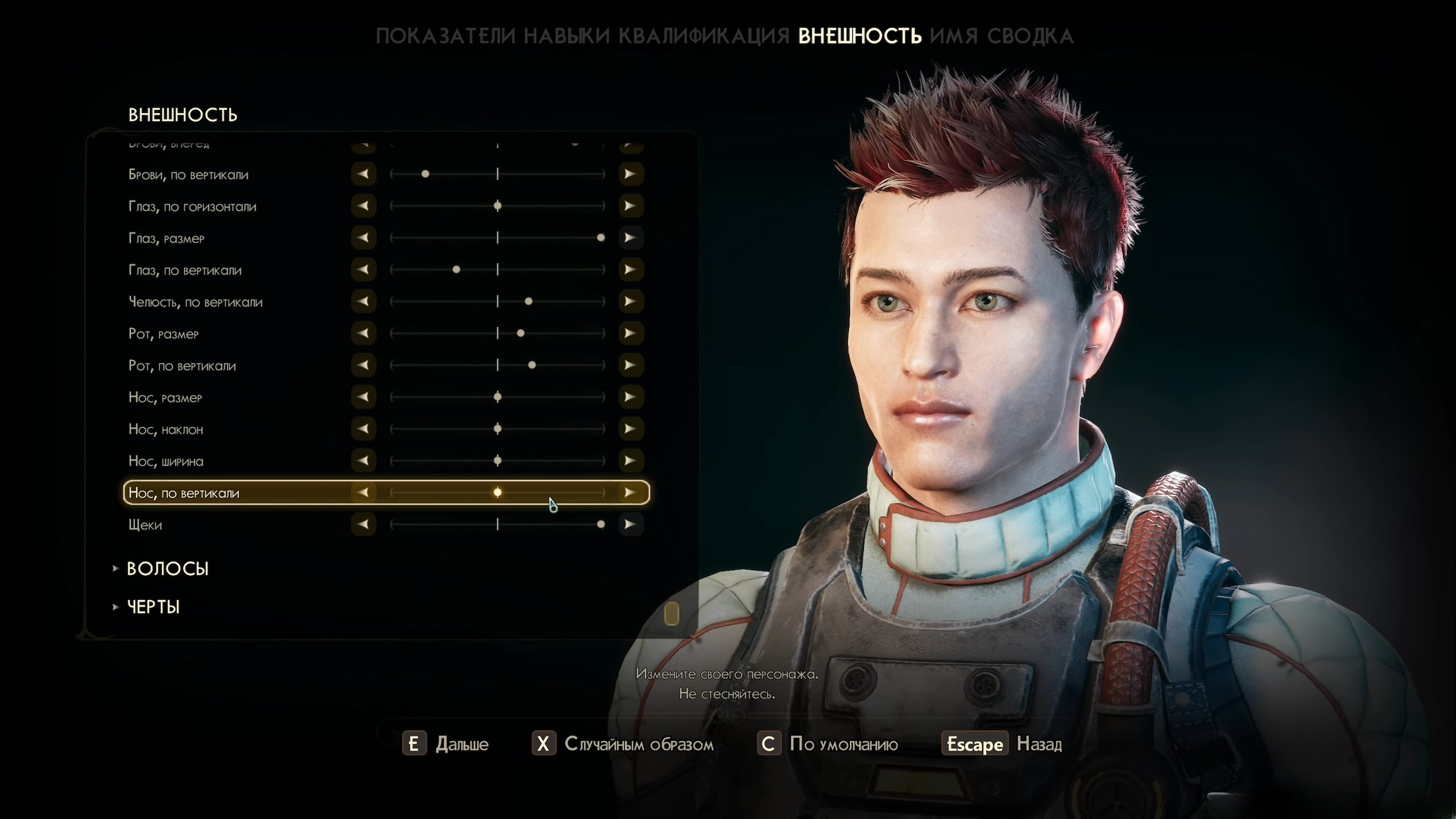Click the Нос, размер slider track
The width and height of the screenshot is (1456, 819).
[498, 397]
